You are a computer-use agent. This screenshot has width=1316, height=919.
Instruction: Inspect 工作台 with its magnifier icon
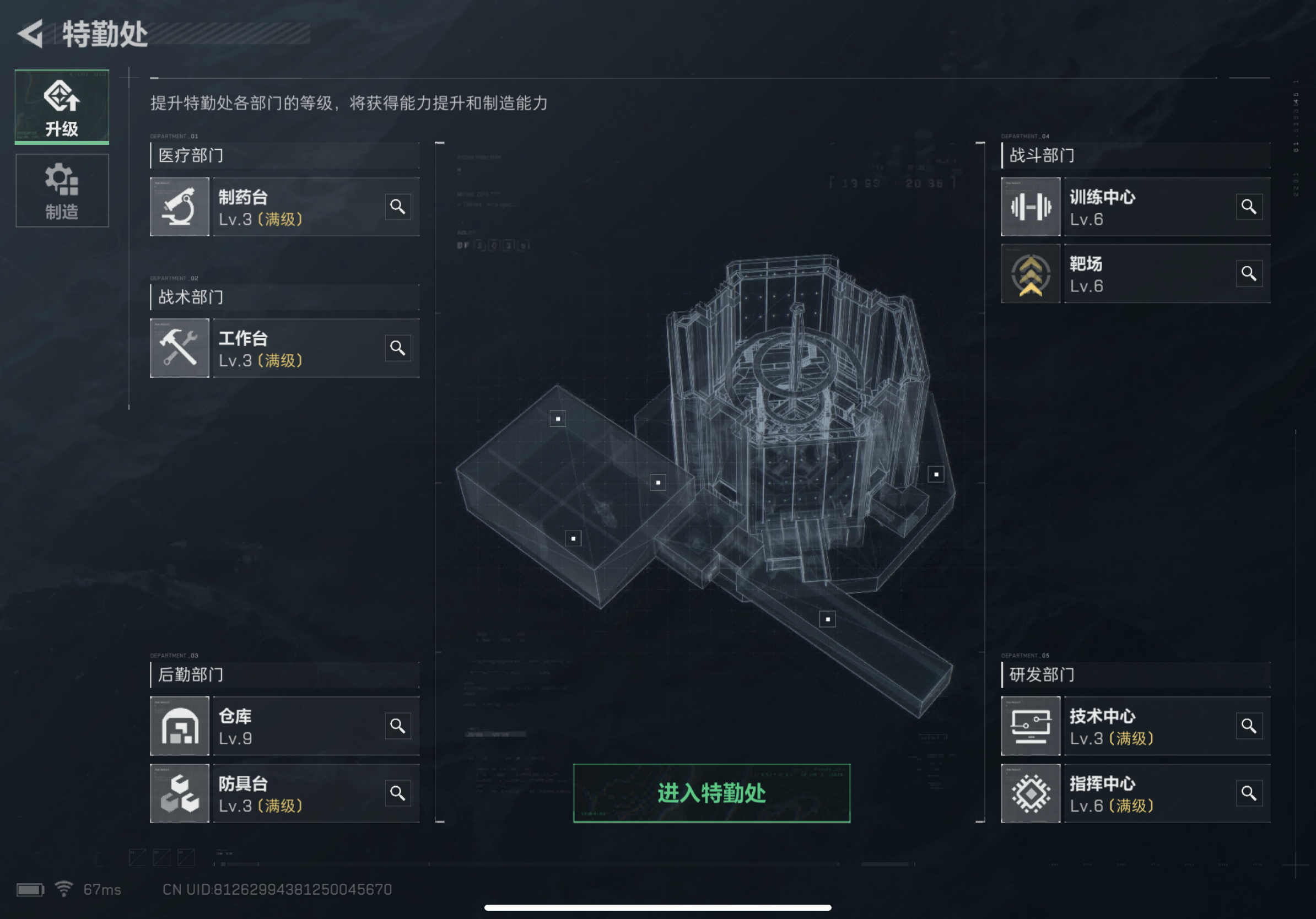[398, 348]
